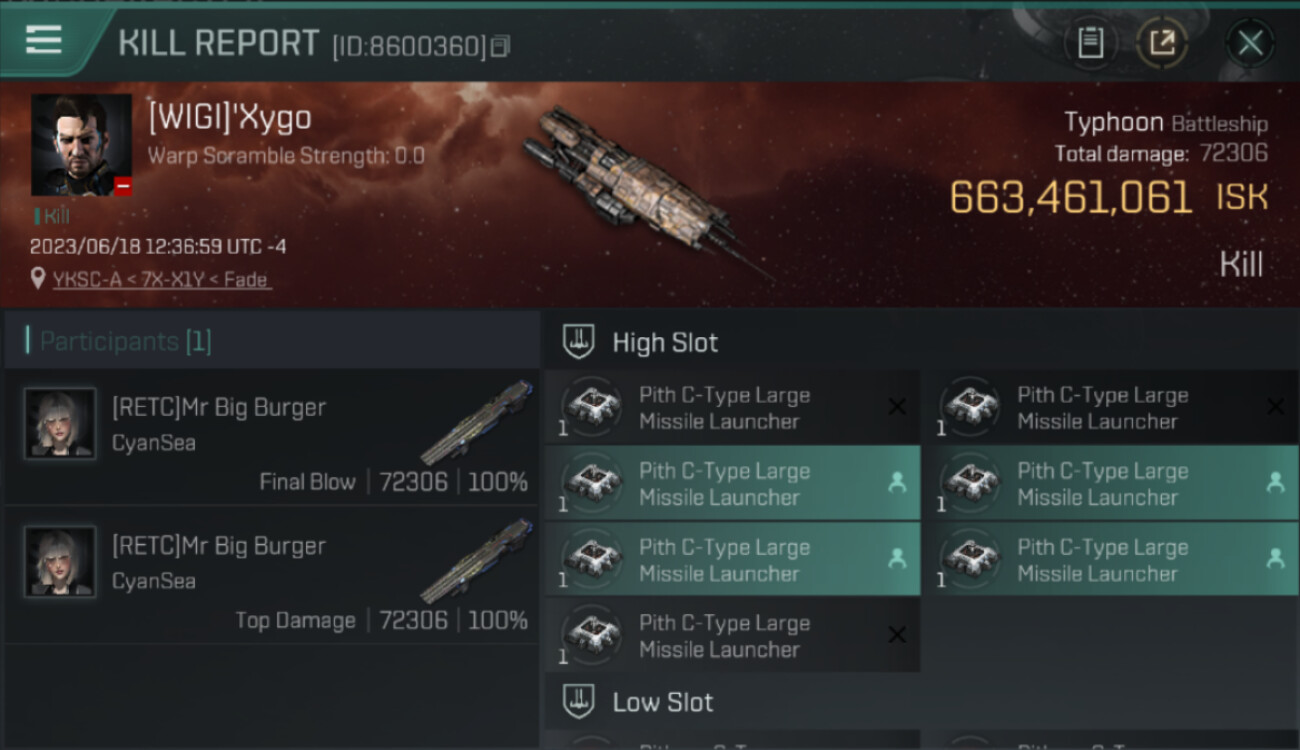This screenshot has width=1300, height=750.
Task: View Xygo's character portrait
Action: tap(81, 145)
